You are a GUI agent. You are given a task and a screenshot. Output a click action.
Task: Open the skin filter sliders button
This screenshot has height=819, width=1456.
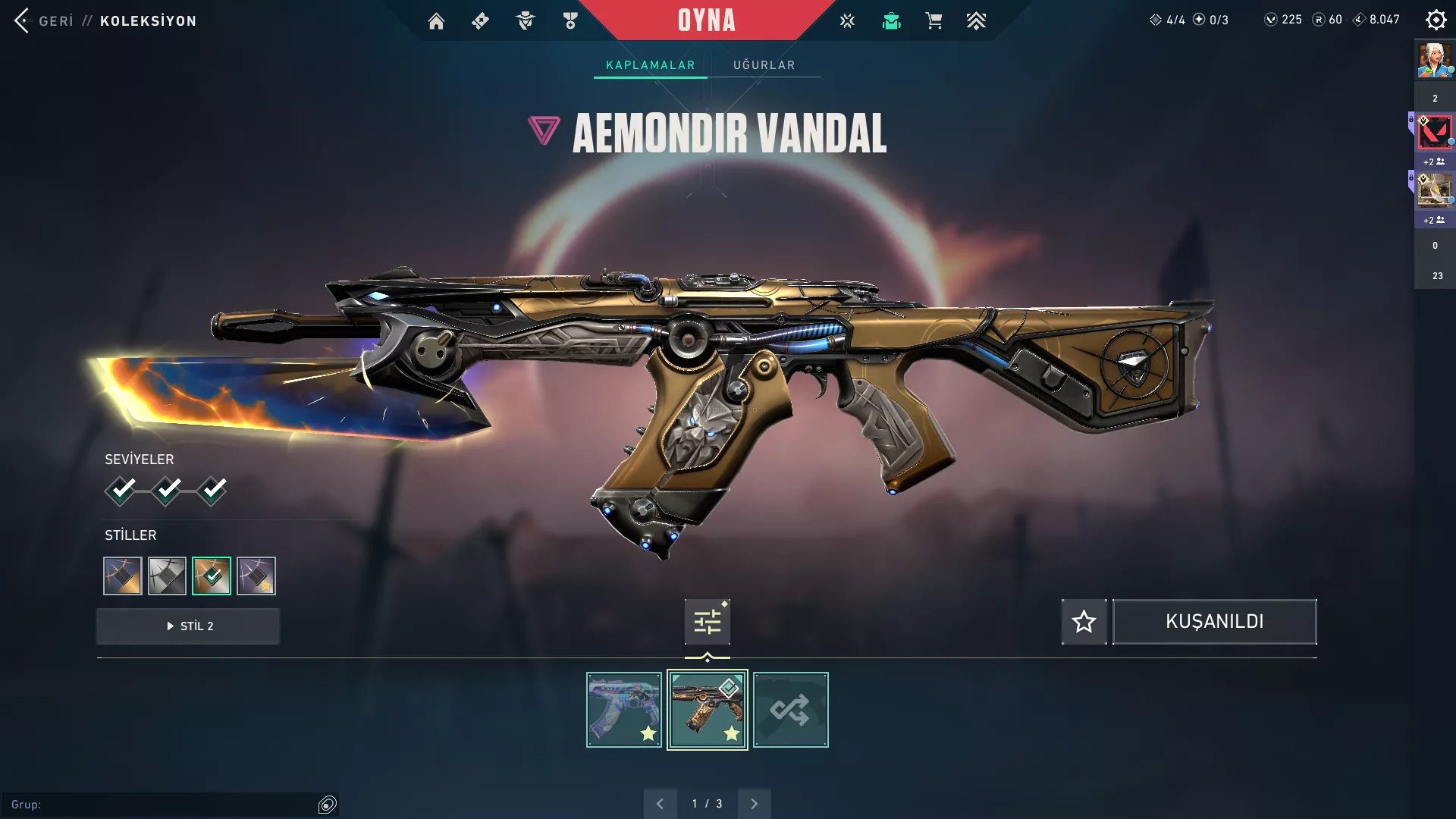coord(707,623)
